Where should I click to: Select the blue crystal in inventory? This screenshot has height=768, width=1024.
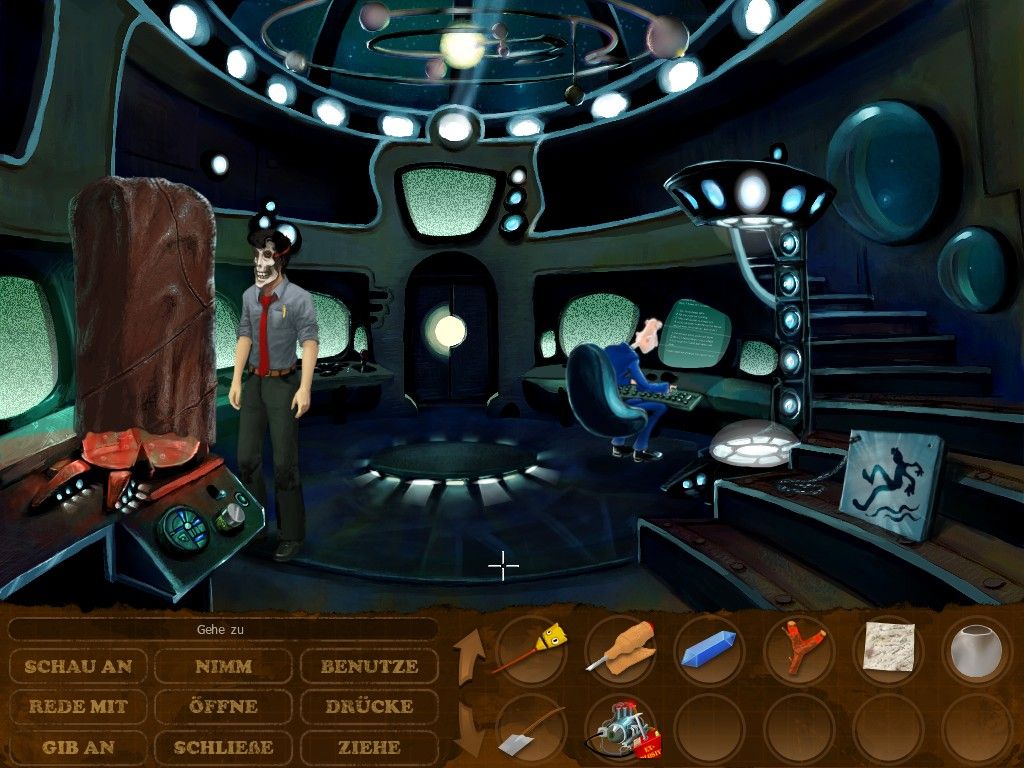point(709,649)
